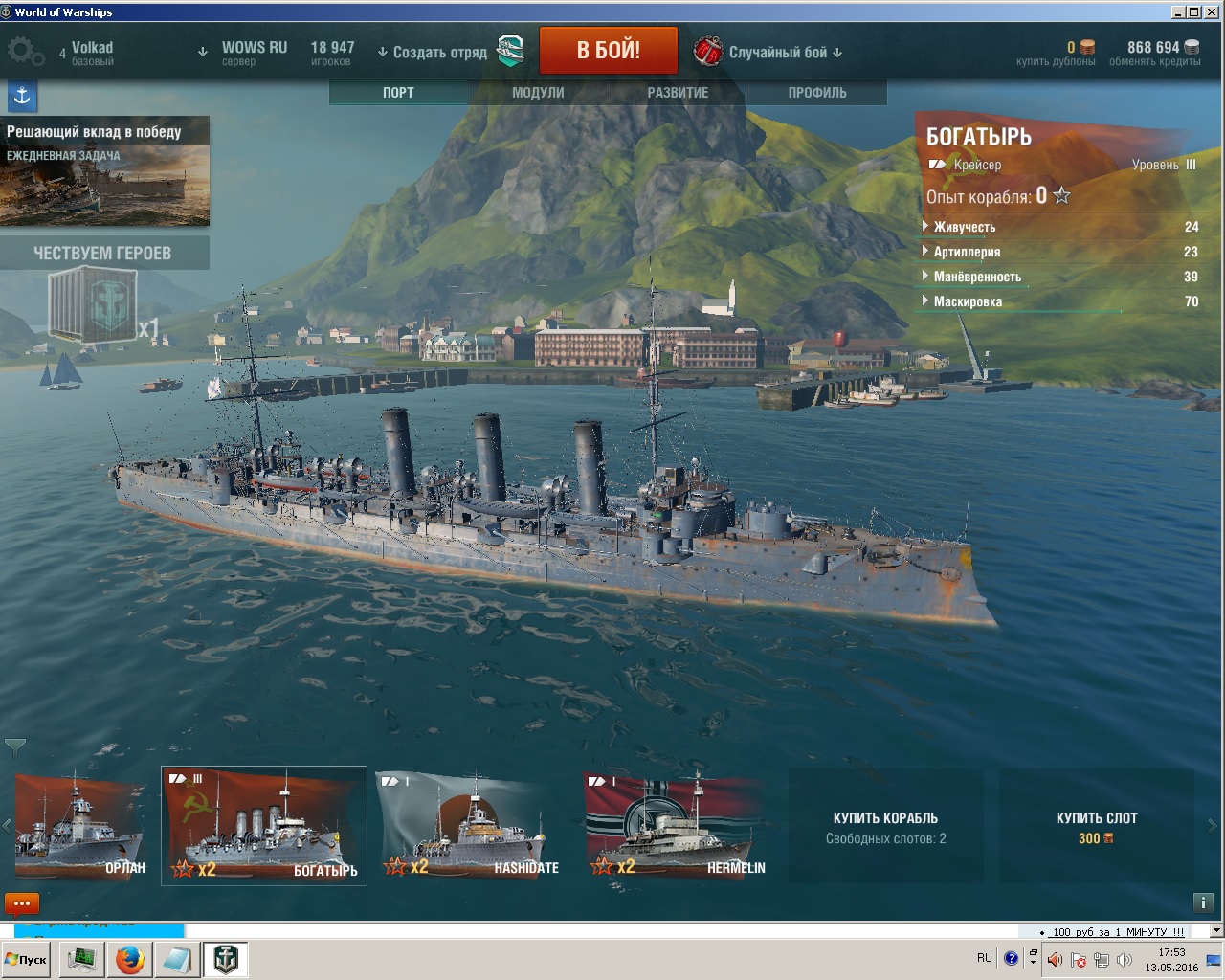This screenshot has width=1225, height=980.
Task: Start the battle with В БОЙ! button
Action: click(608, 51)
